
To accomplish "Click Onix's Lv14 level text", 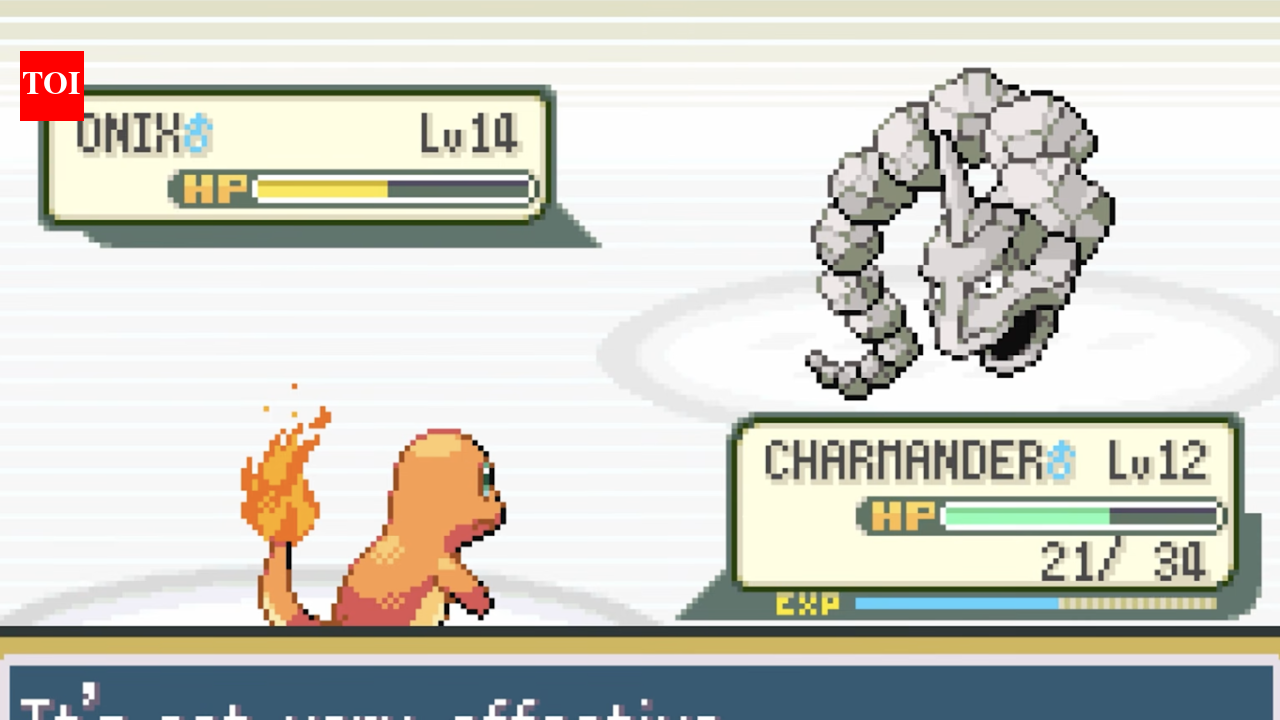I will click(x=470, y=133).
